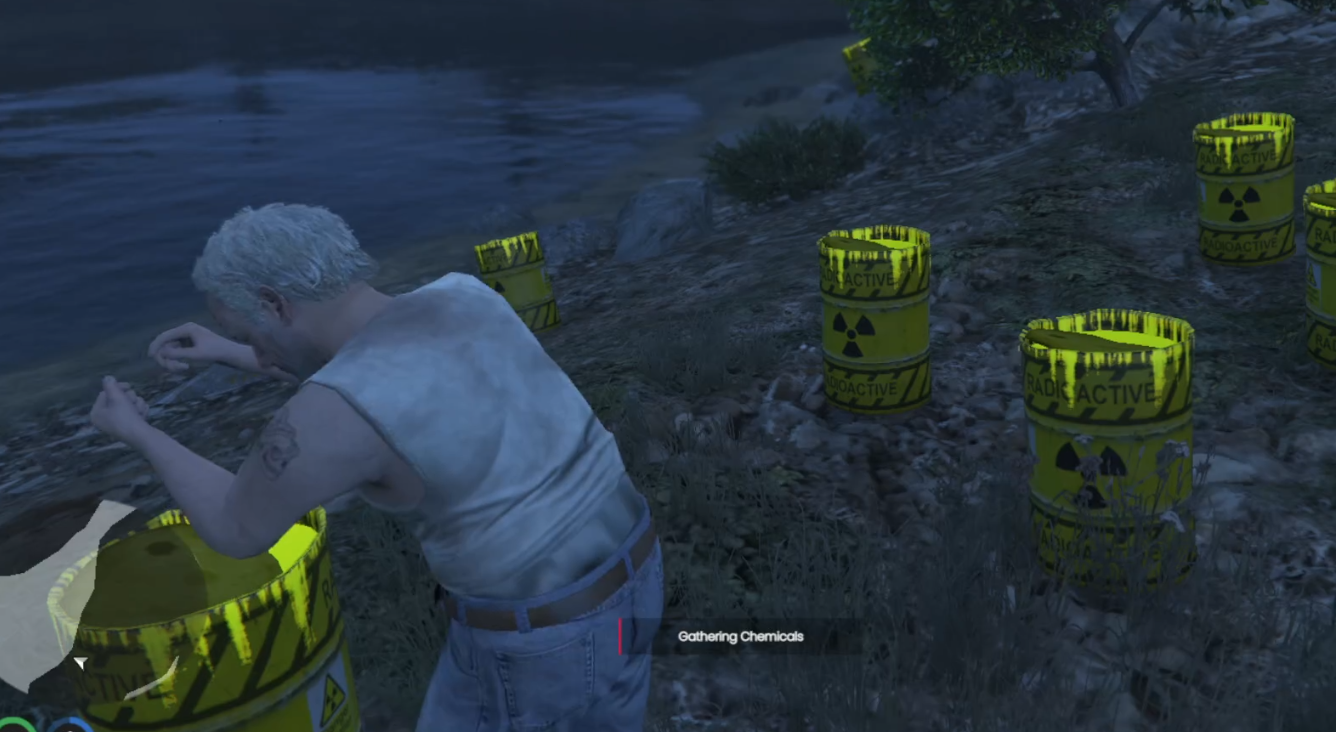The image size is (1336, 732).
Task: Select the white player arrow on minimap
Action: click(80, 662)
